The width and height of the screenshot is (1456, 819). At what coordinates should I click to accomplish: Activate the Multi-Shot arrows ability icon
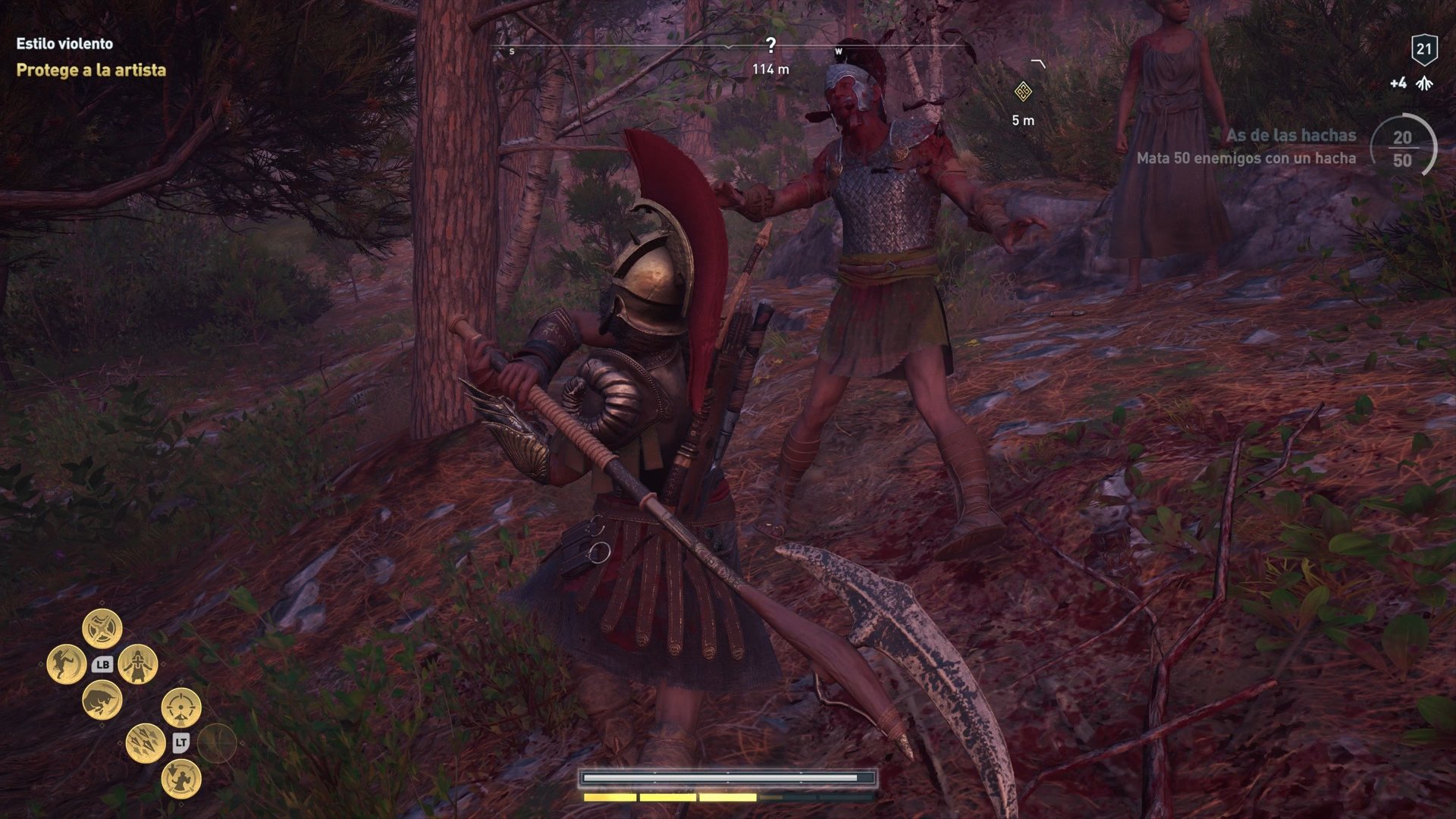click(144, 744)
